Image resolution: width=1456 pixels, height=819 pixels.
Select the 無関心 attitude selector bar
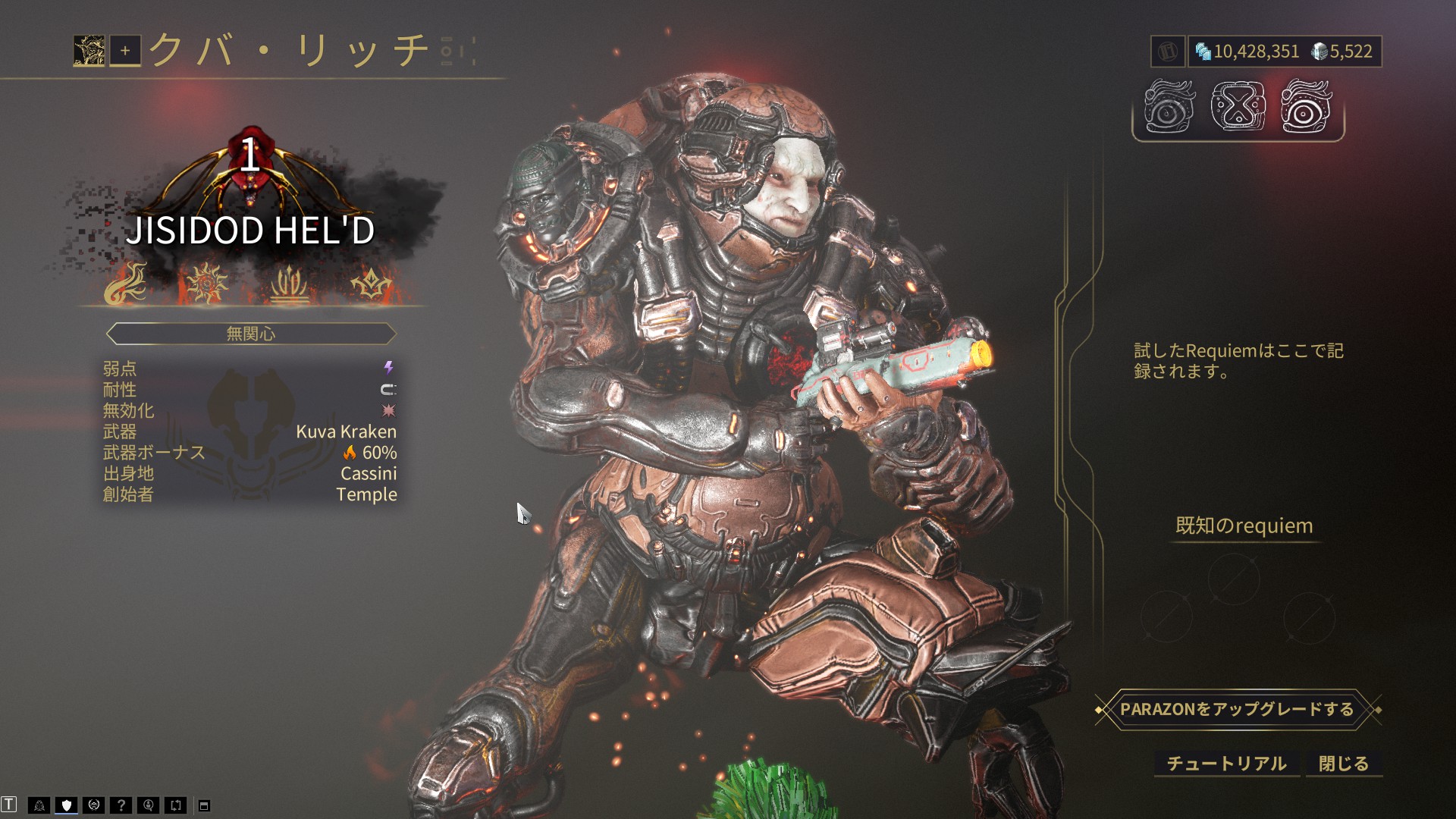[x=251, y=334]
